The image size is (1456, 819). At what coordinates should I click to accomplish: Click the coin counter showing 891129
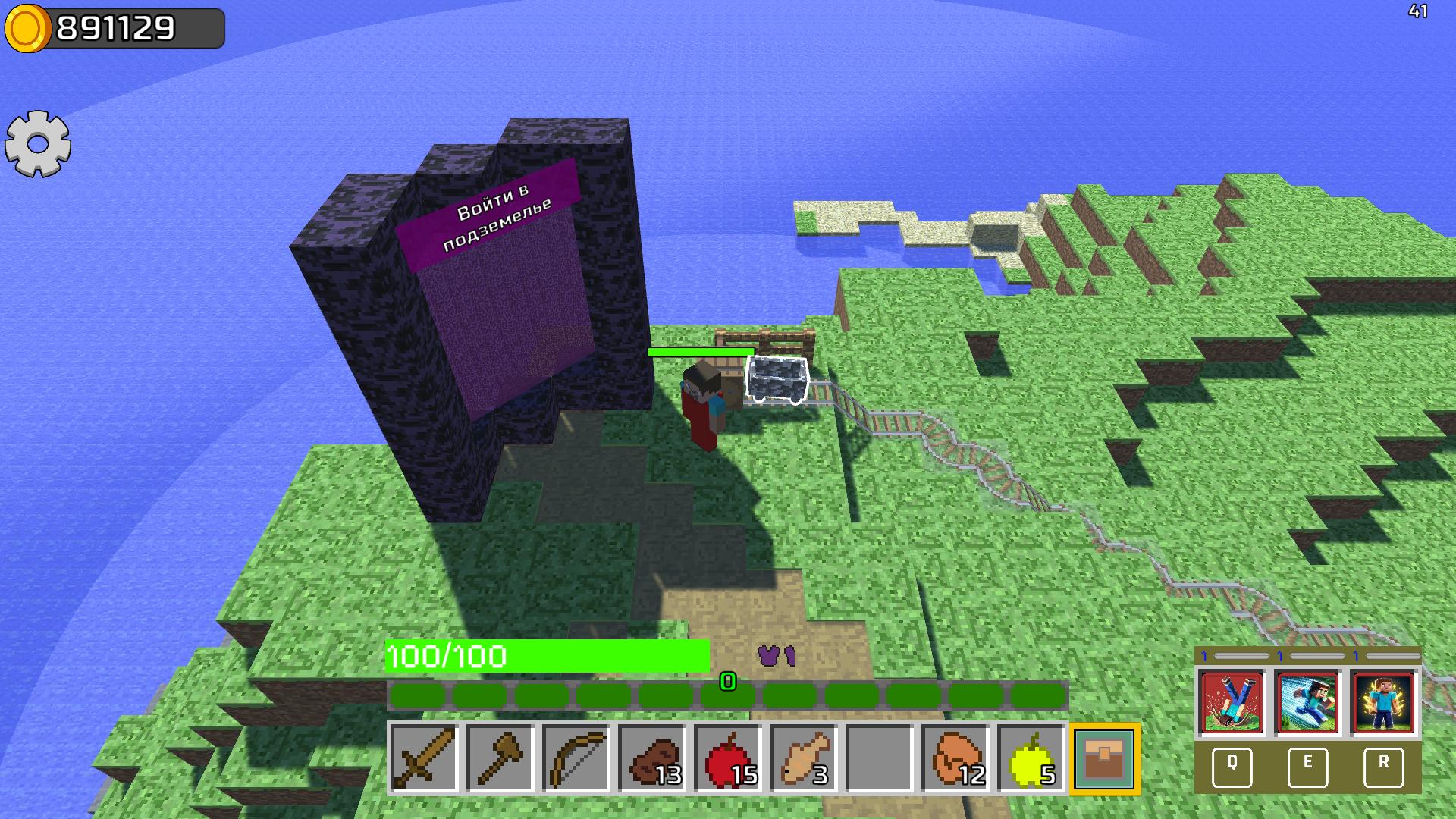(114, 29)
